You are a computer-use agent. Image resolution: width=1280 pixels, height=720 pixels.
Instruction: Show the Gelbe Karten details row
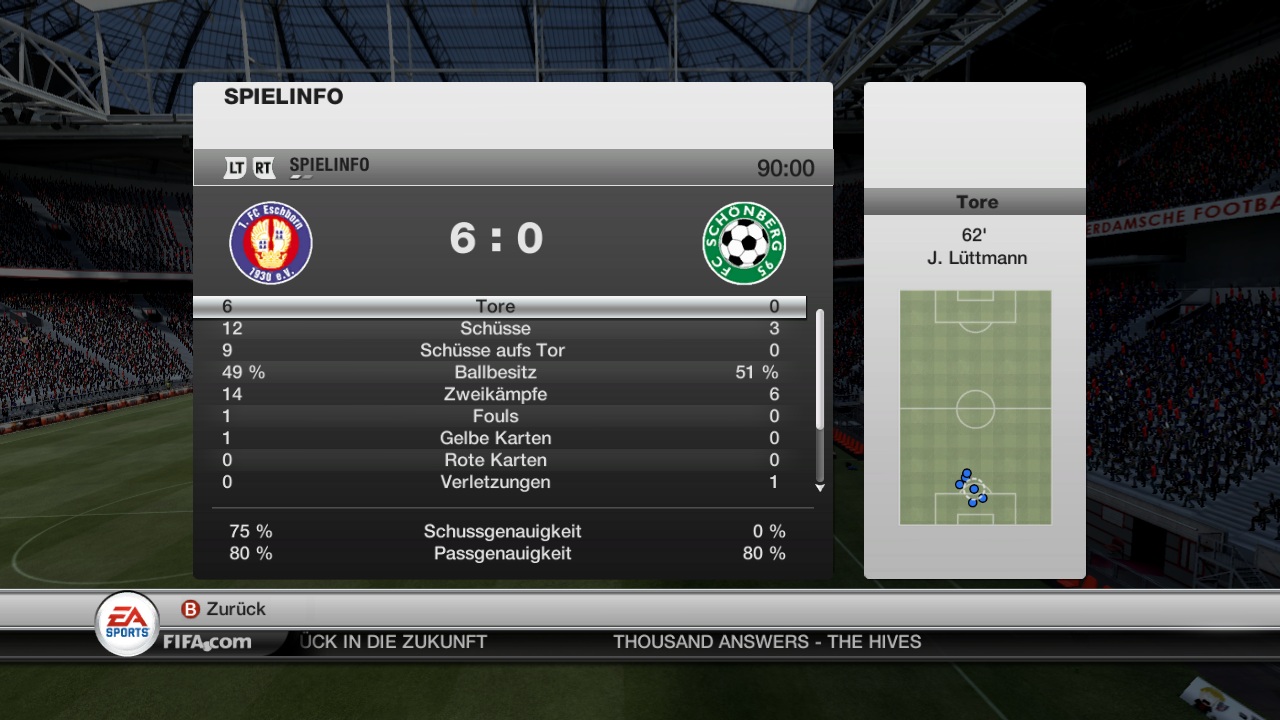point(496,438)
